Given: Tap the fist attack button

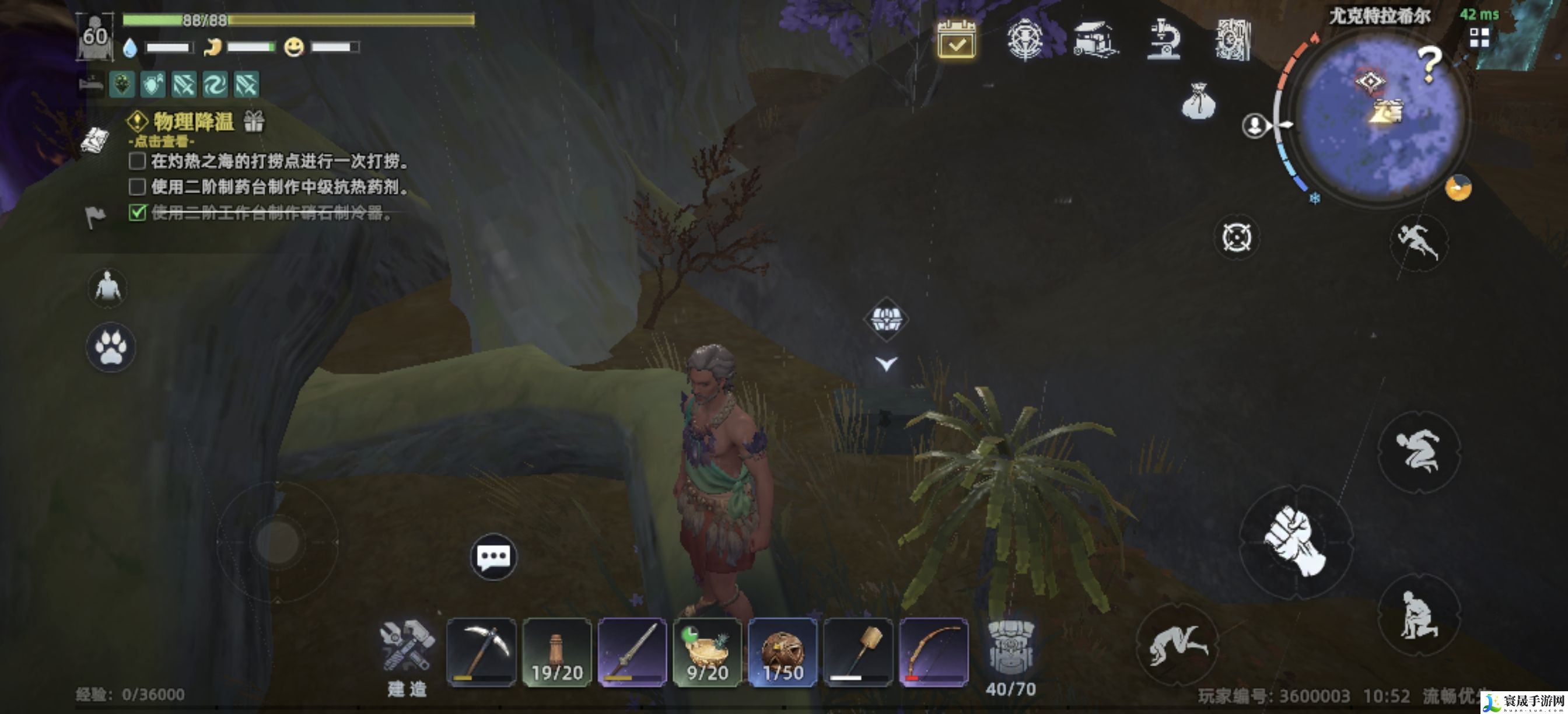Looking at the screenshot, I should click(1296, 540).
